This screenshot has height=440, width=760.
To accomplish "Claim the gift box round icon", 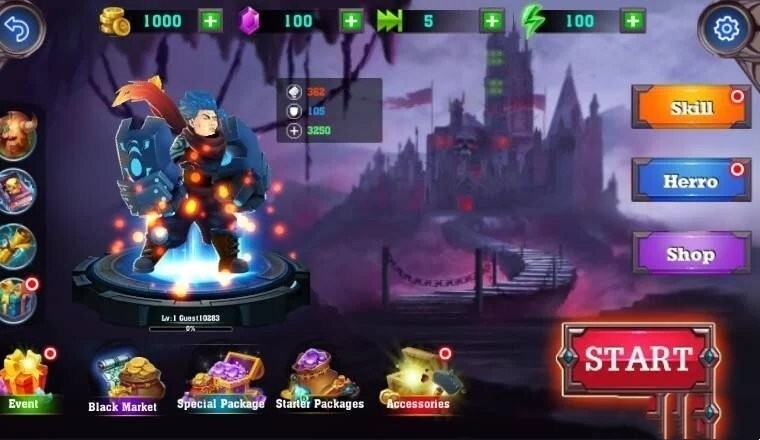I will pyautogui.click(x=18, y=299).
